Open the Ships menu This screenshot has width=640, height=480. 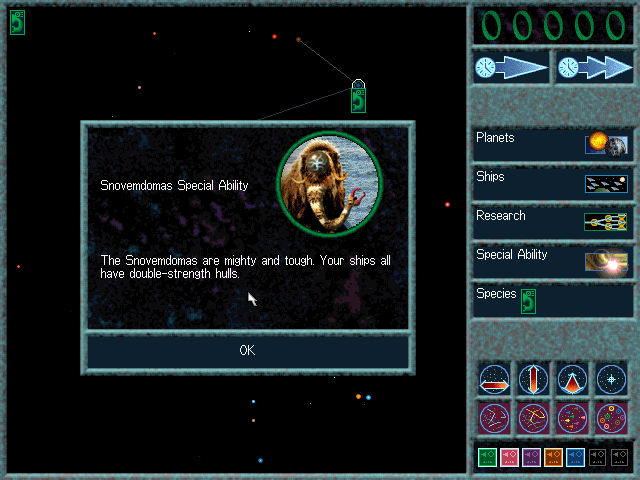(x=553, y=183)
